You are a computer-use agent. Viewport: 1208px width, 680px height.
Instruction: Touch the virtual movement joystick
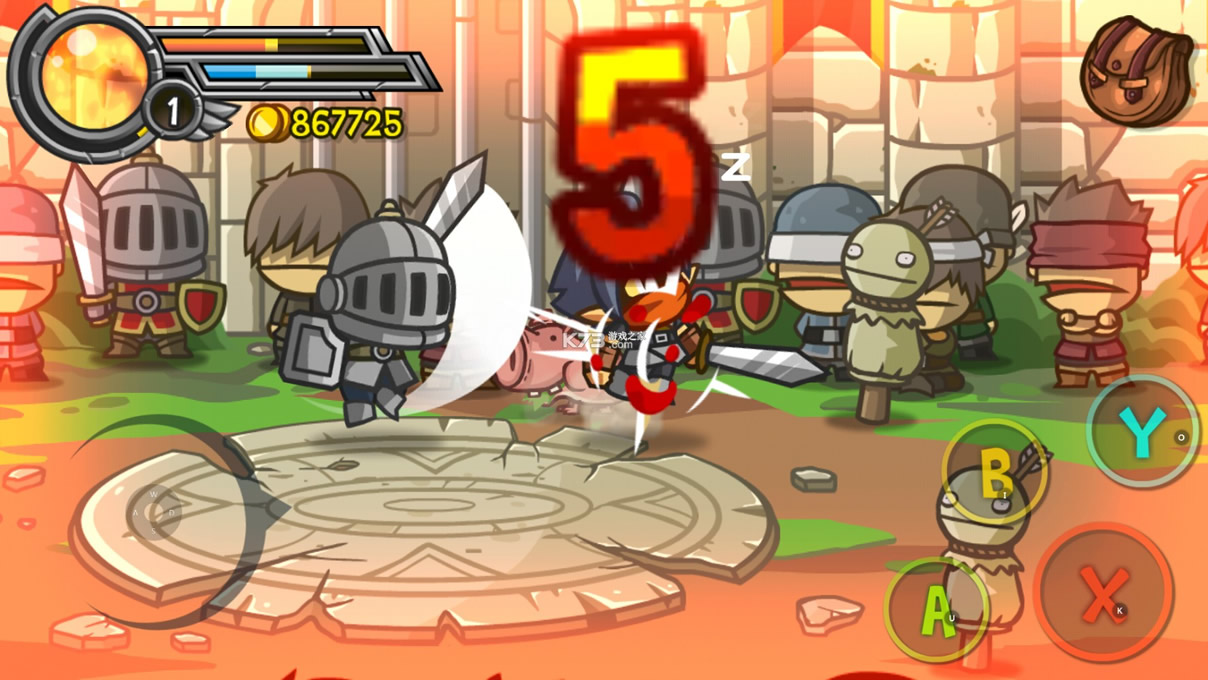(156, 513)
